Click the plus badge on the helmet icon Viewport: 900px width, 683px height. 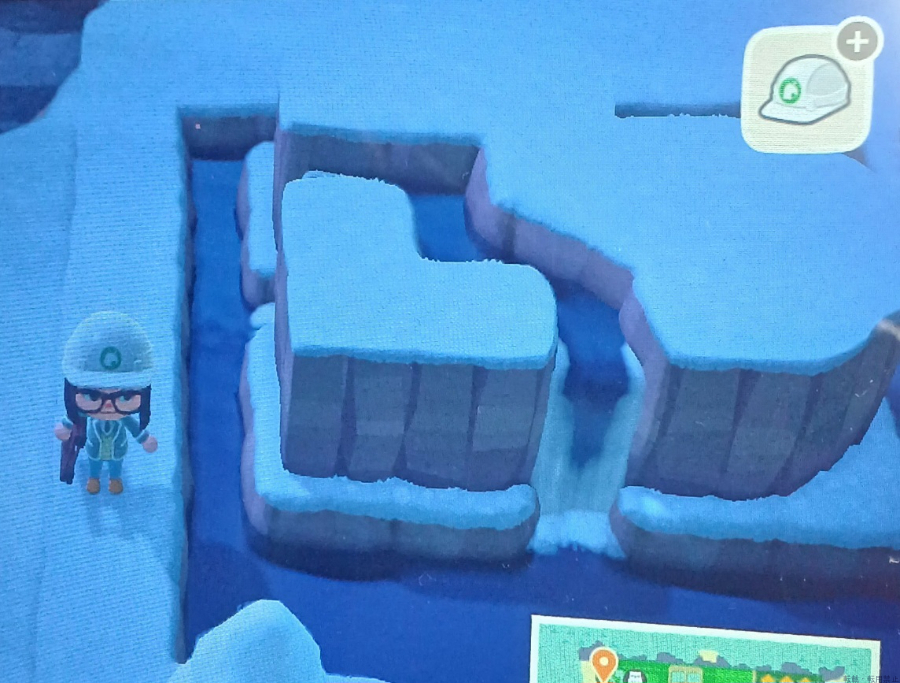pos(857,41)
